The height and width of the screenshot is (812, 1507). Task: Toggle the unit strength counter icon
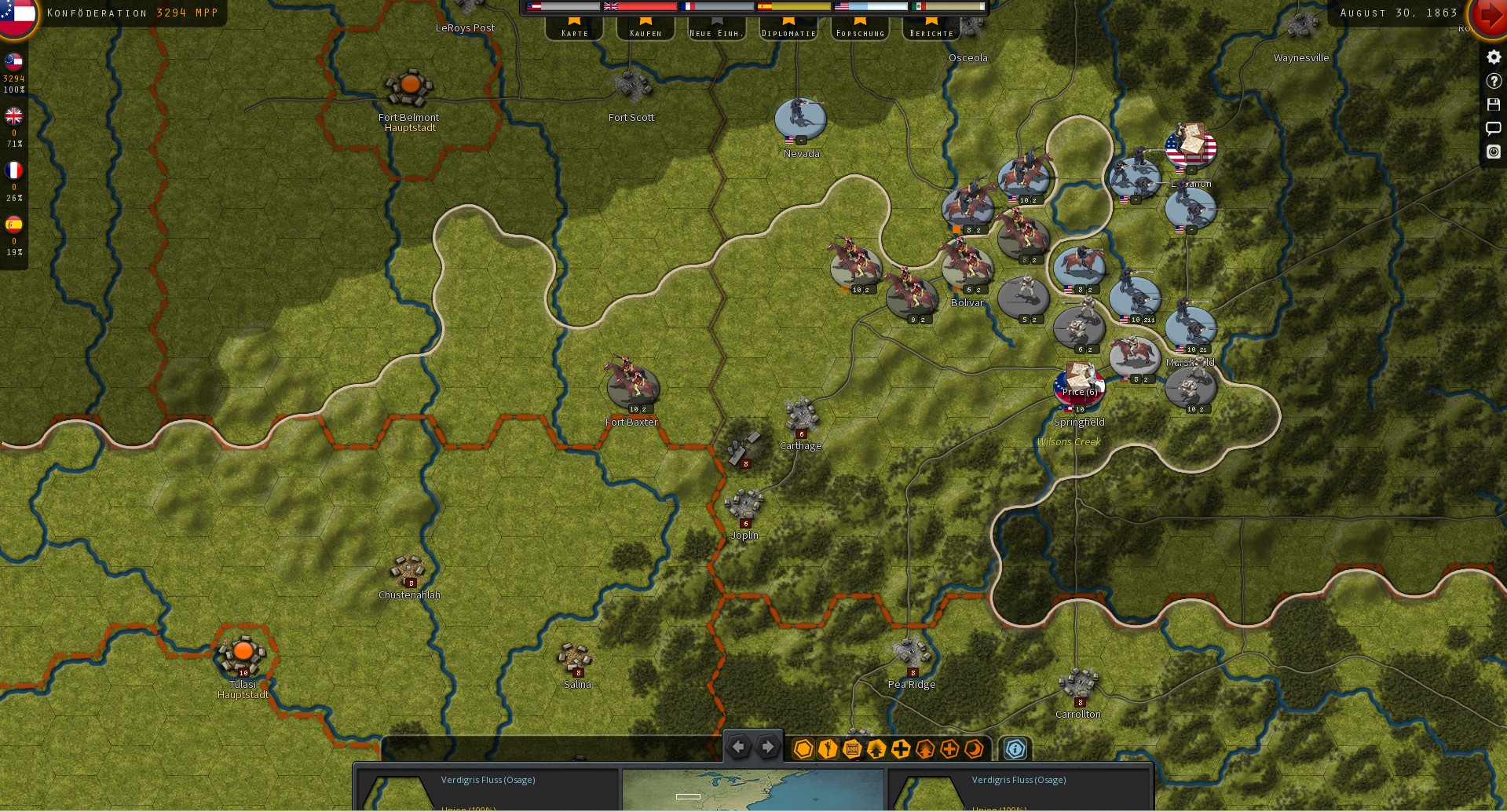[851, 750]
